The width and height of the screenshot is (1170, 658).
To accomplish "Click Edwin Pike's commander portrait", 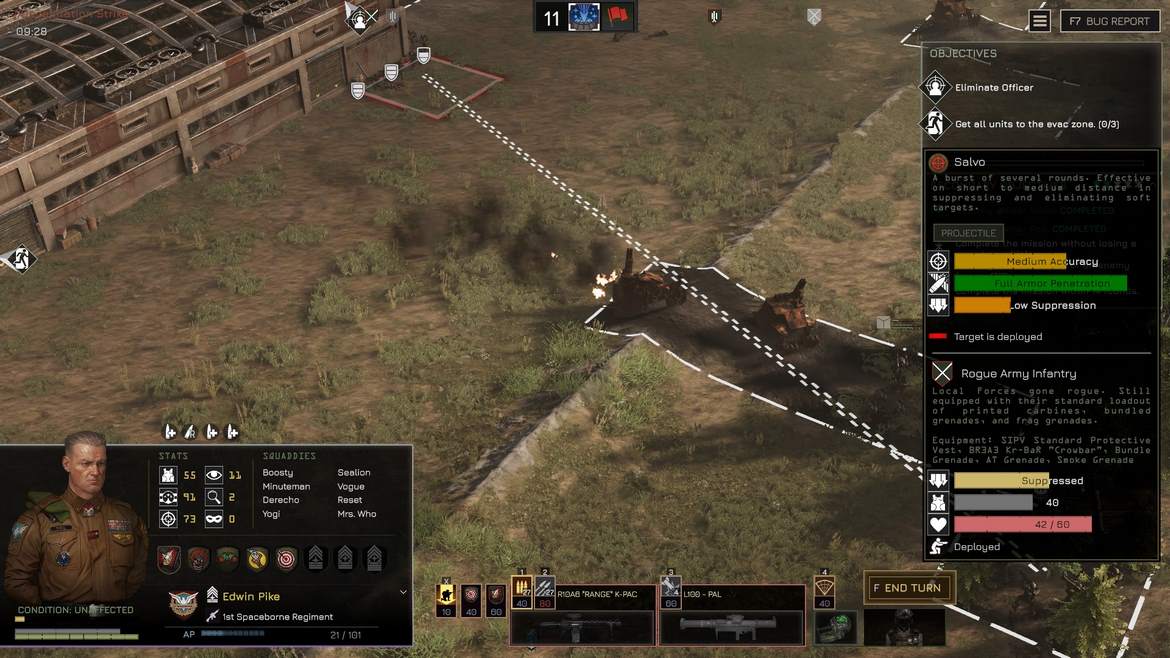I will [75, 520].
